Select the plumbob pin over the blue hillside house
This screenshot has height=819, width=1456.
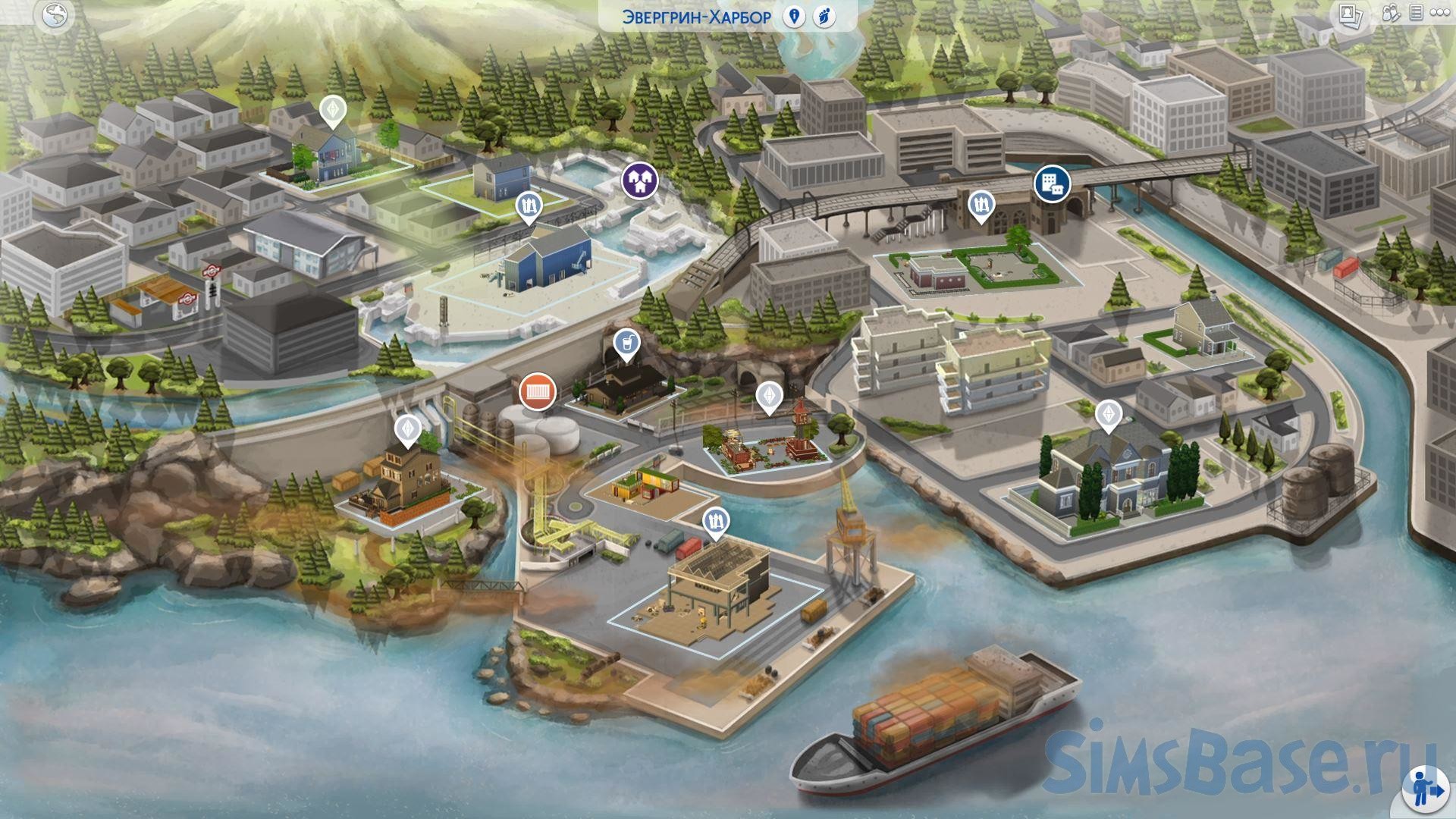pyautogui.click(x=332, y=111)
